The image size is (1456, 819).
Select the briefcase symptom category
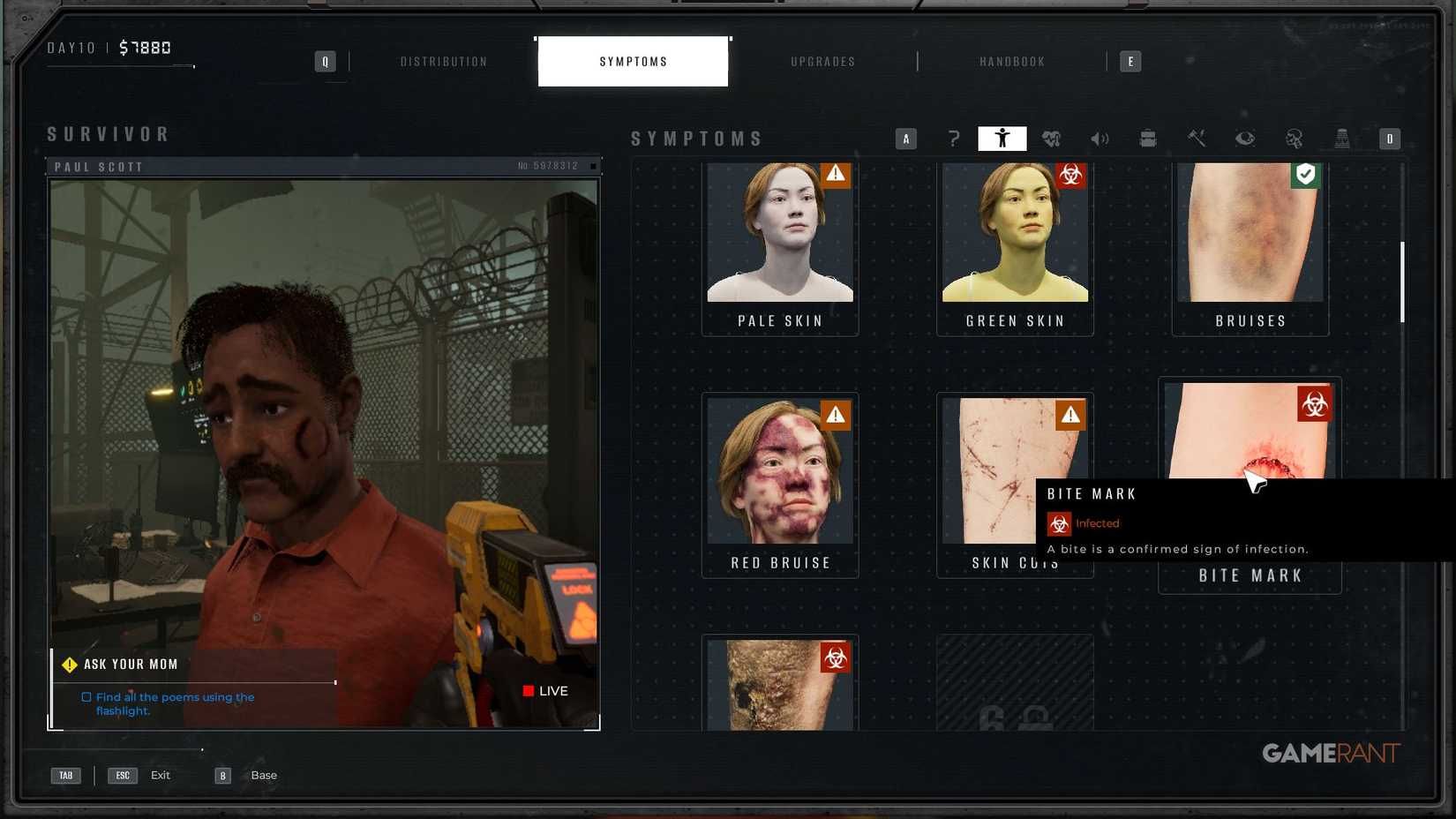tap(1148, 139)
